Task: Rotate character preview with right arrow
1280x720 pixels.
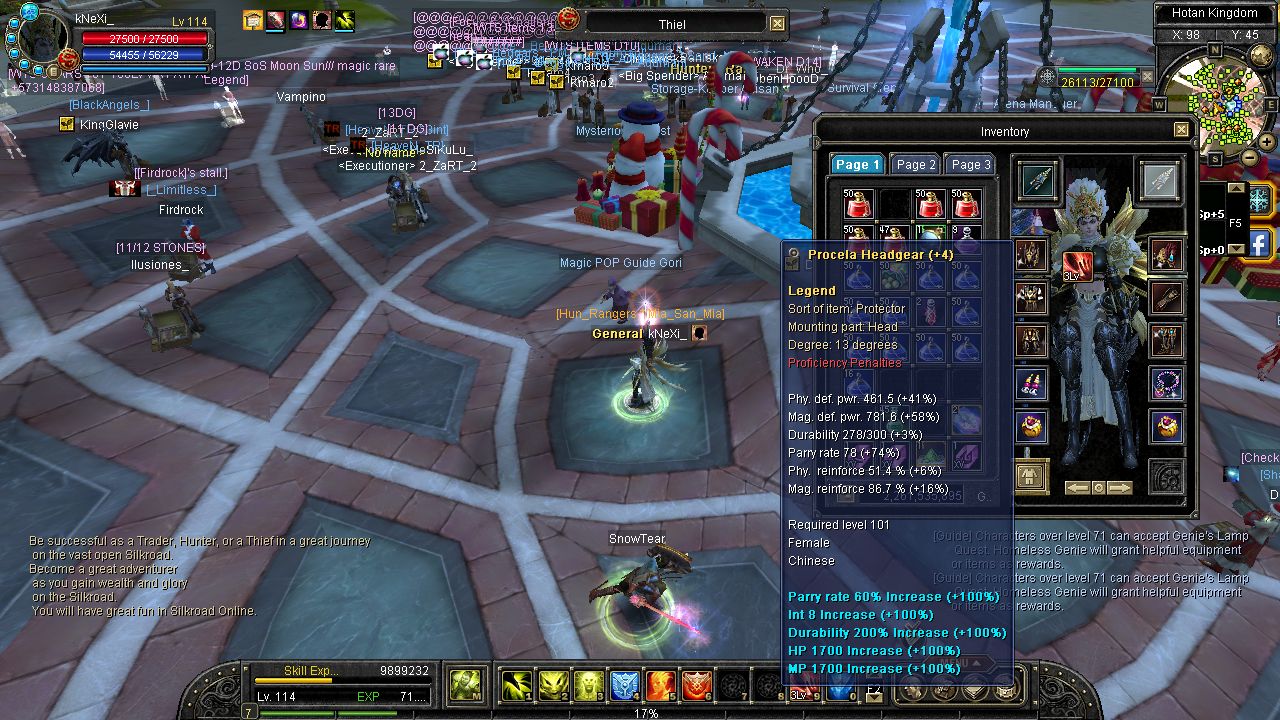Action: pyautogui.click(x=1120, y=488)
